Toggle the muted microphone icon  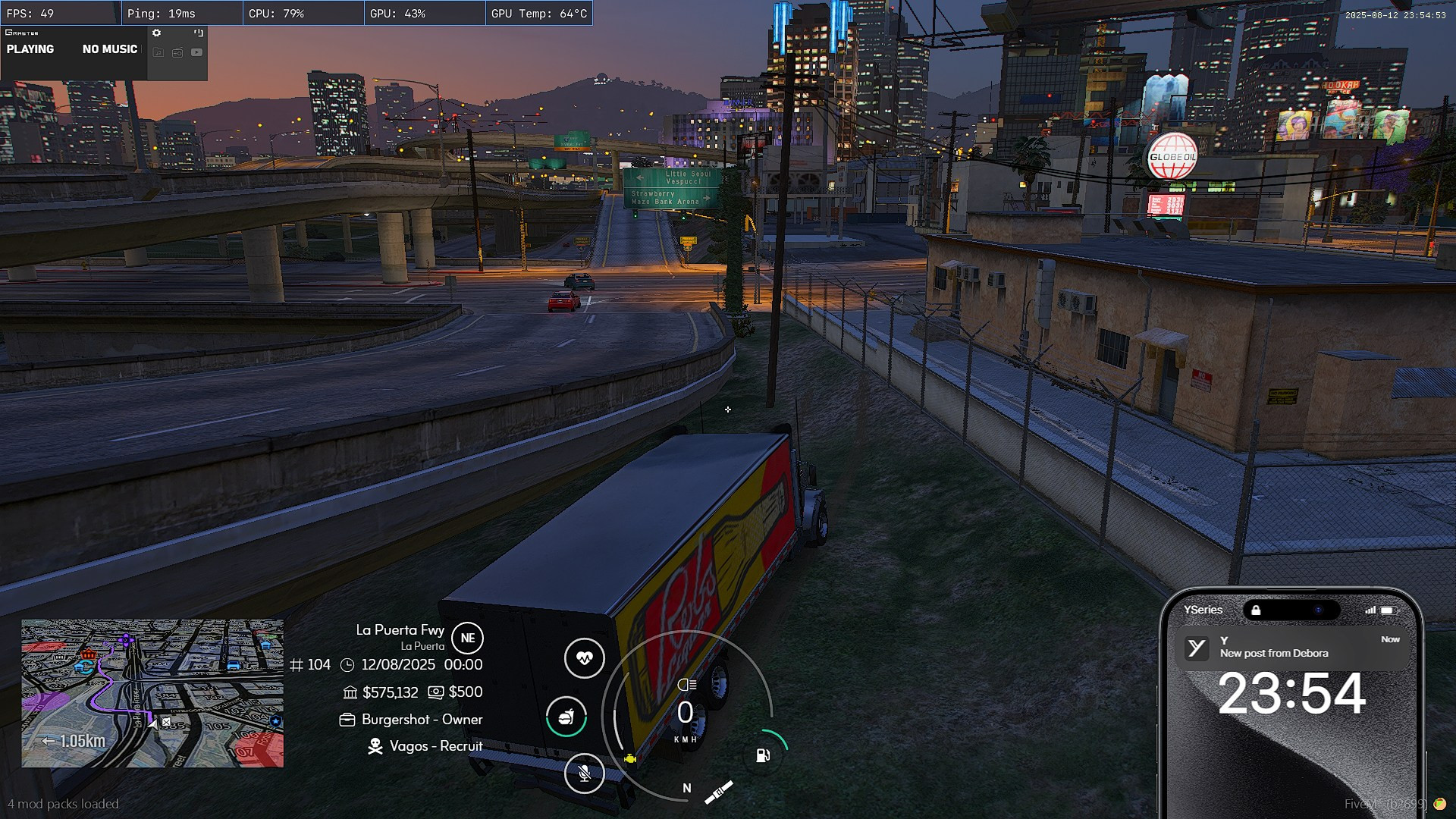pyautogui.click(x=584, y=773)
